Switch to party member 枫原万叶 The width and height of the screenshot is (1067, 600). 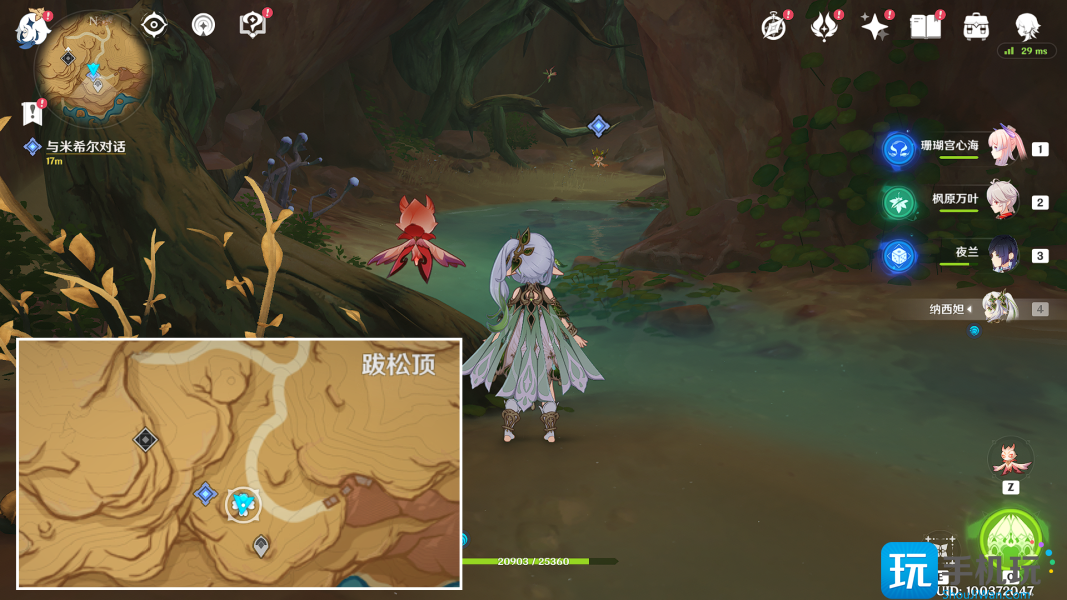(1003, 201)
